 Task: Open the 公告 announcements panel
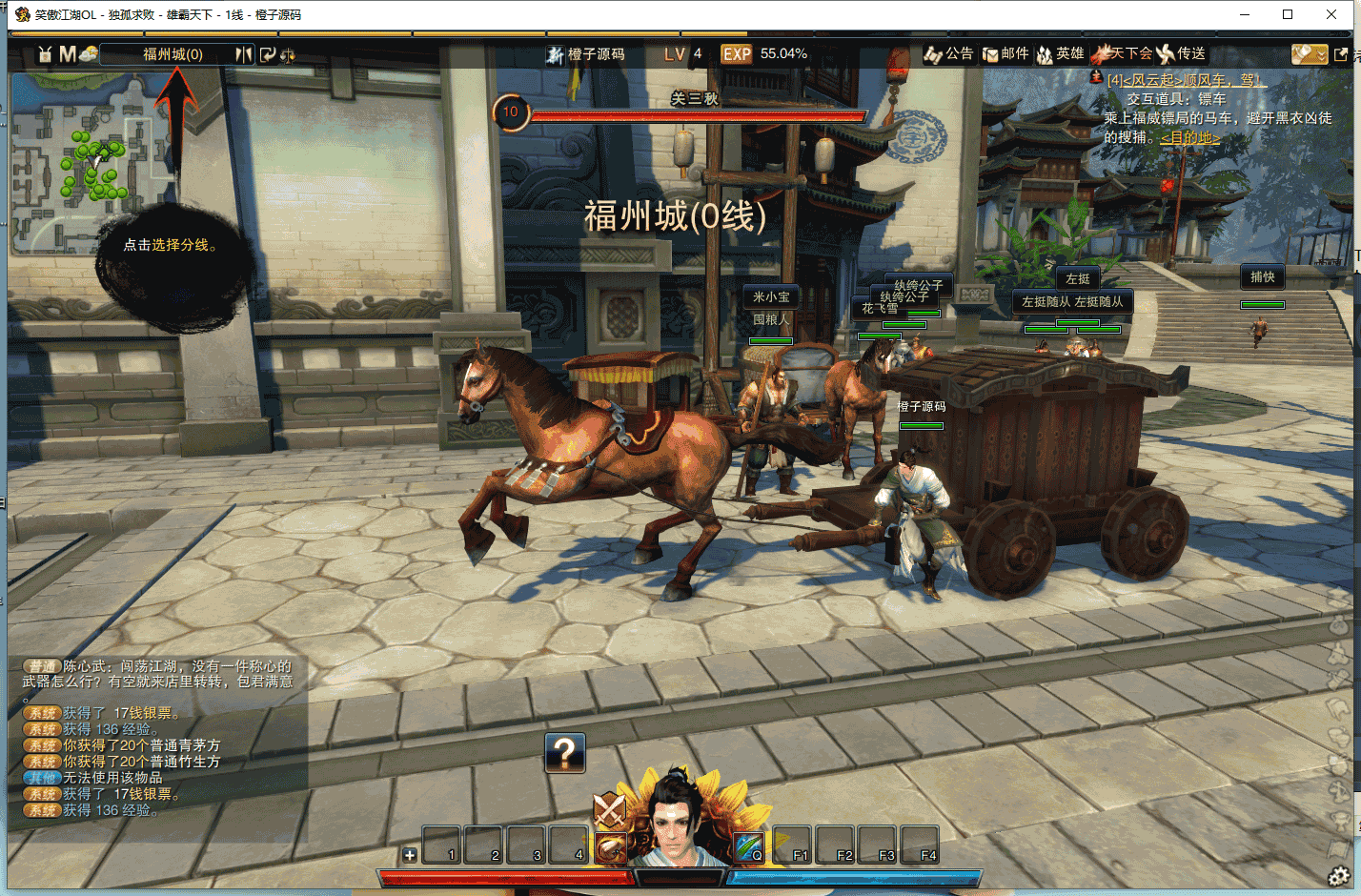(952, 54)
